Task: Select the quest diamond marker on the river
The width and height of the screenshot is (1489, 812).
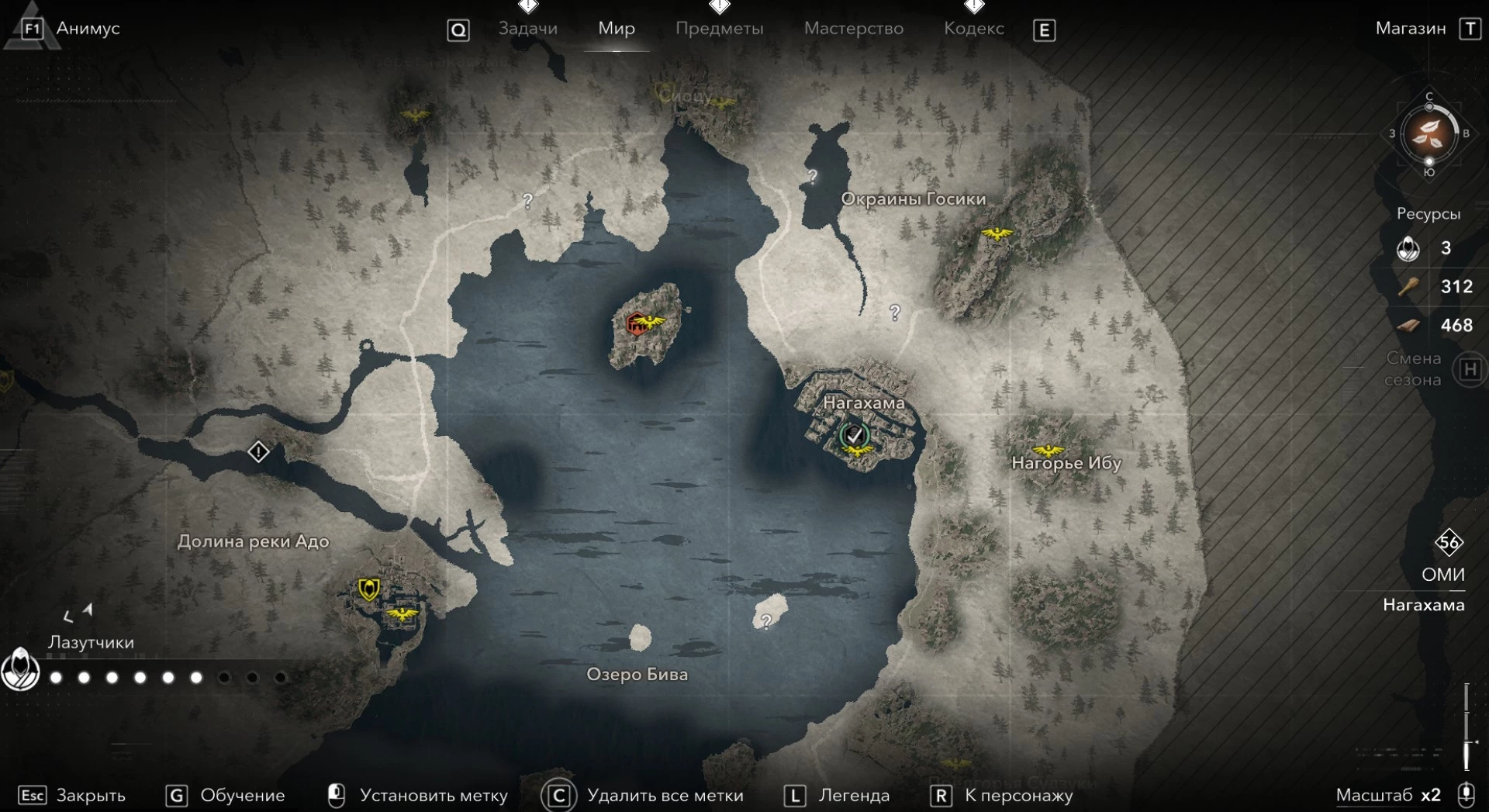Action: pyautogui.click(x=258, y=451)
